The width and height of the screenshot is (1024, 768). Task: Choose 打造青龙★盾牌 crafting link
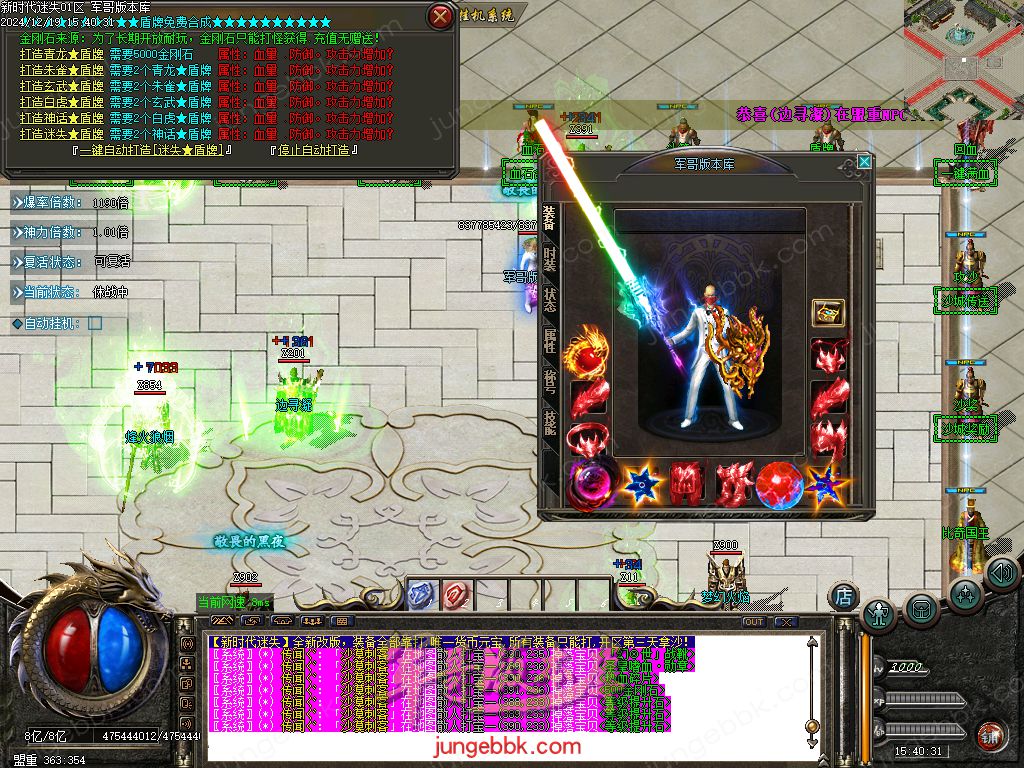tap(62, 54)
